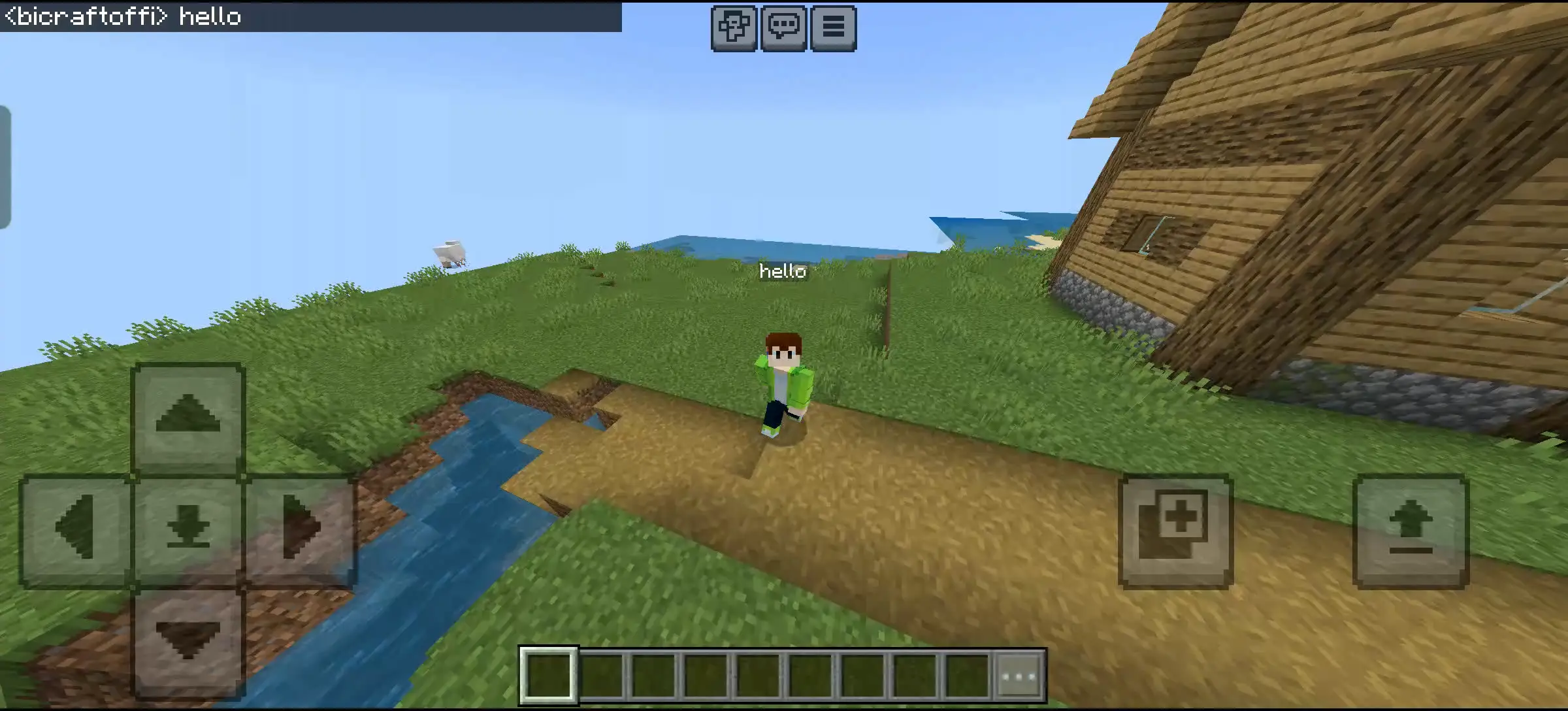Open the pause menu hamburger button
The image size is (1568, 711).
click(833, 27)
